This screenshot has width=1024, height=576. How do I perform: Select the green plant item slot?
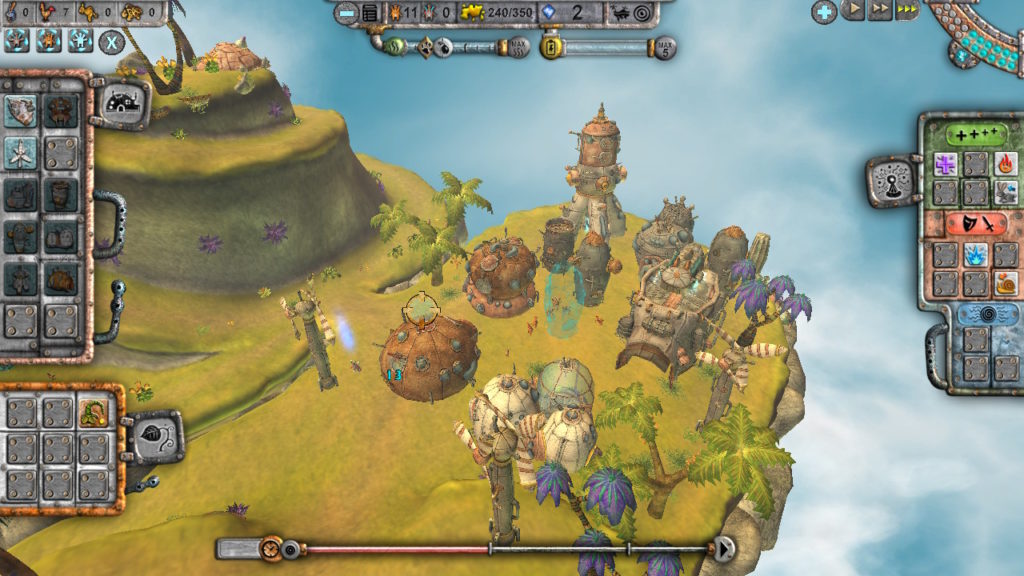(93, 411)
